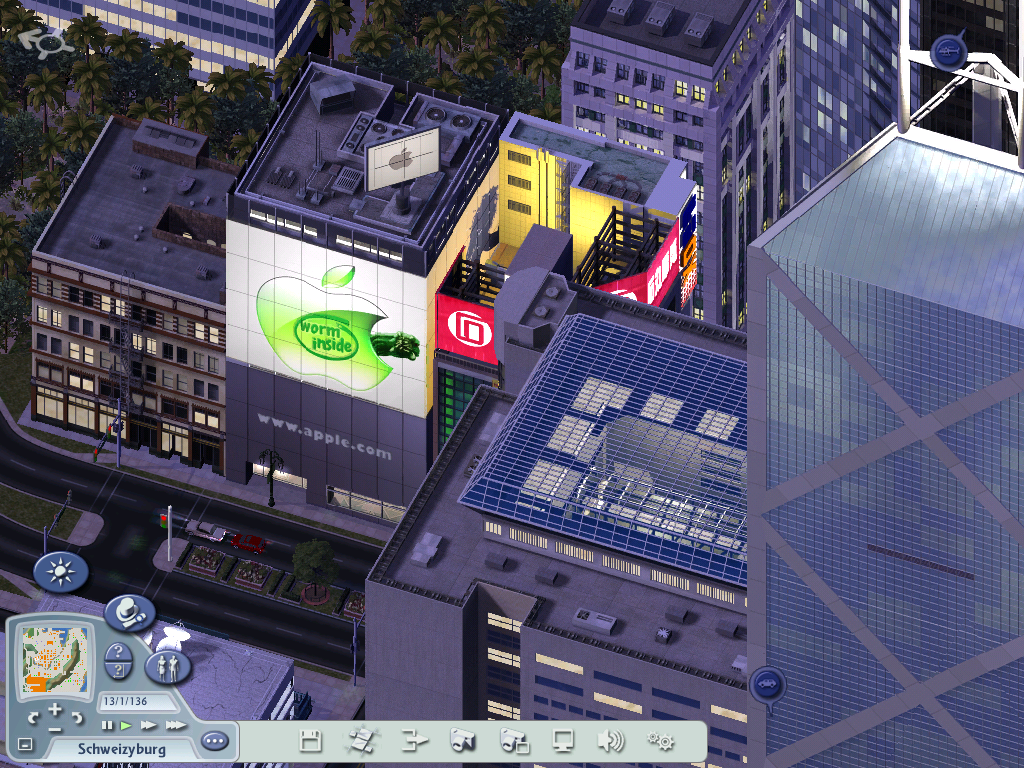Set simulation to double-arrow fast speed
The height and width of the screenshot is (768, 1024).
coord(149,725)
